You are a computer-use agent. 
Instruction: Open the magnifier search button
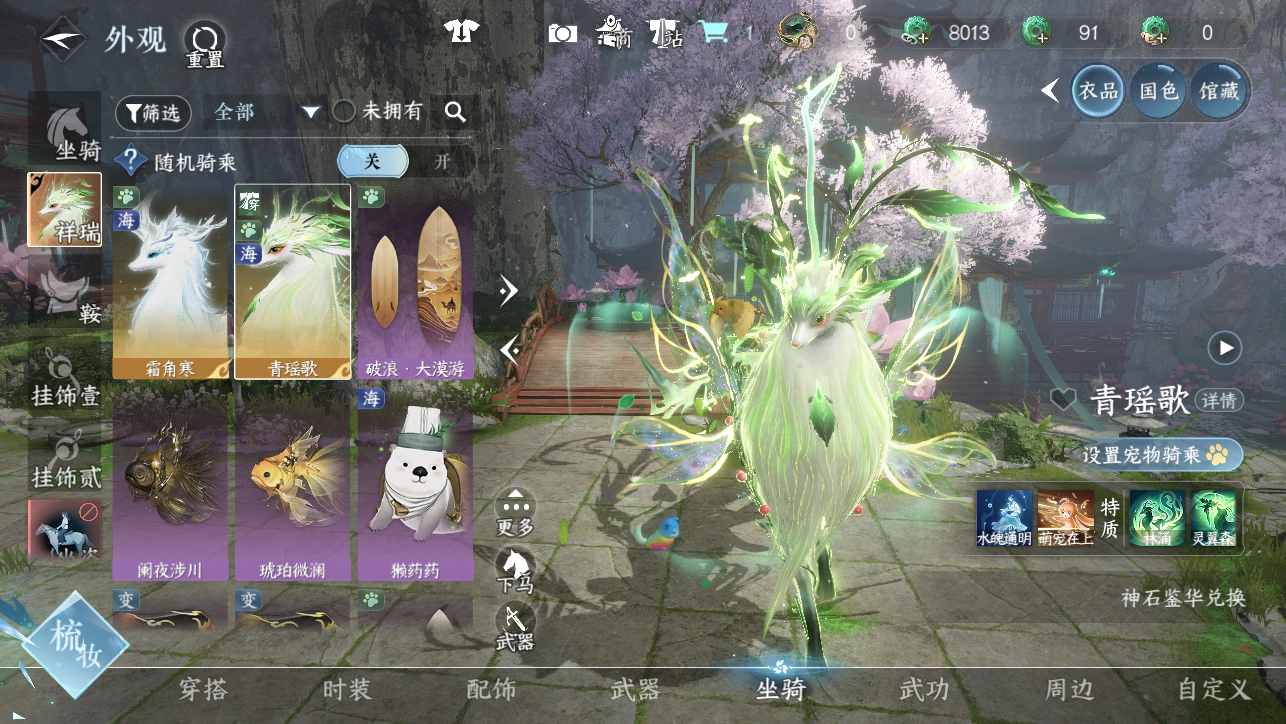click(456, 112)
